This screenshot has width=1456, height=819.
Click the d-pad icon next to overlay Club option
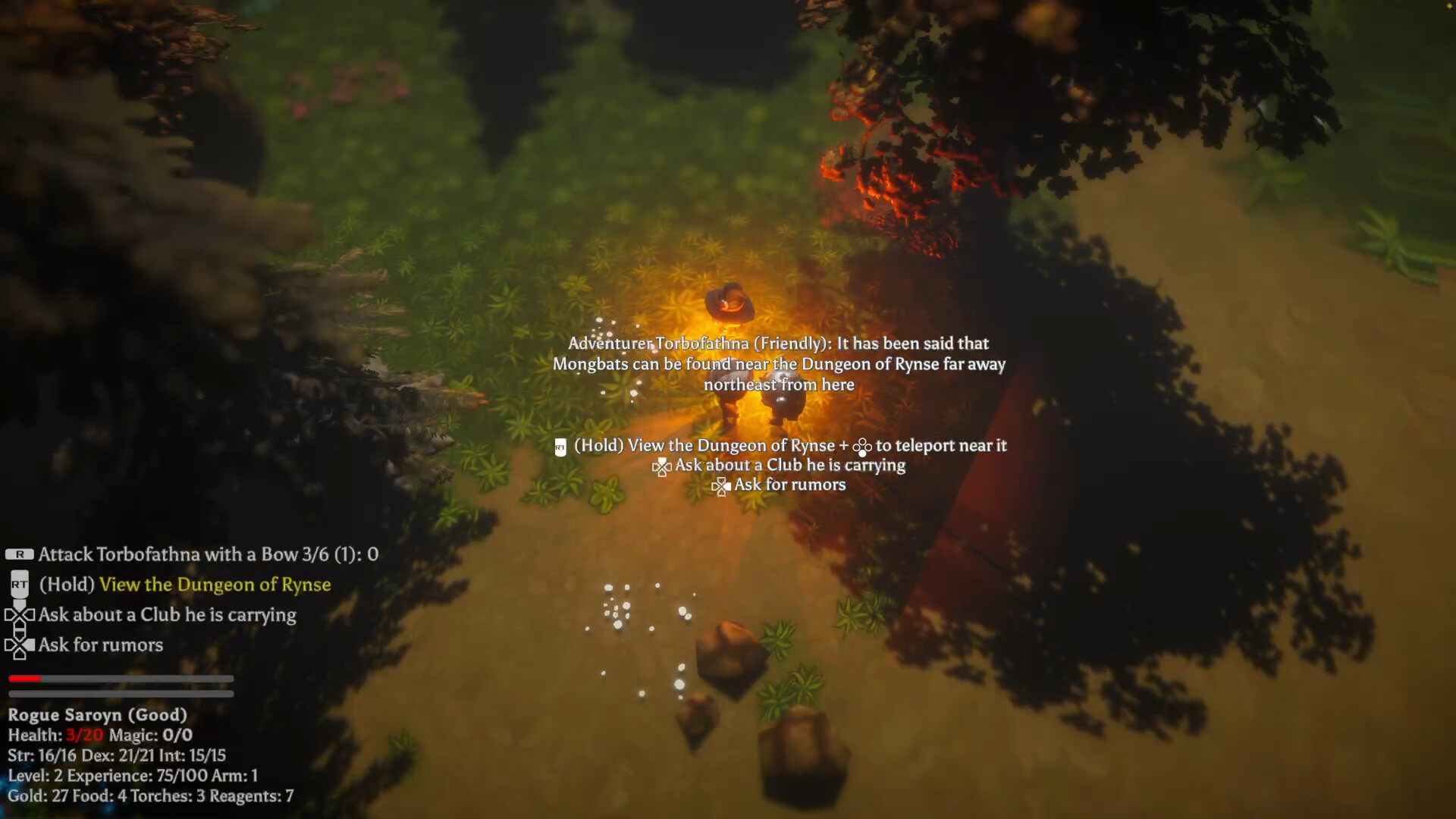pyautogui.click(x=662, y=466)
